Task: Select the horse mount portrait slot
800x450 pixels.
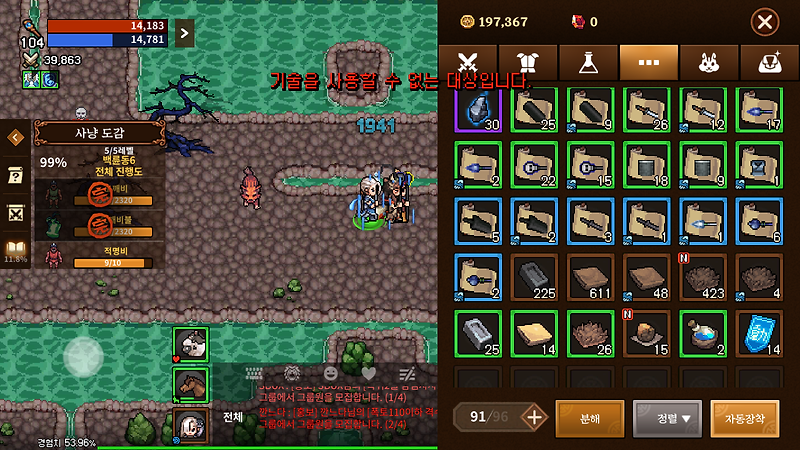Action: click(190, 383)
